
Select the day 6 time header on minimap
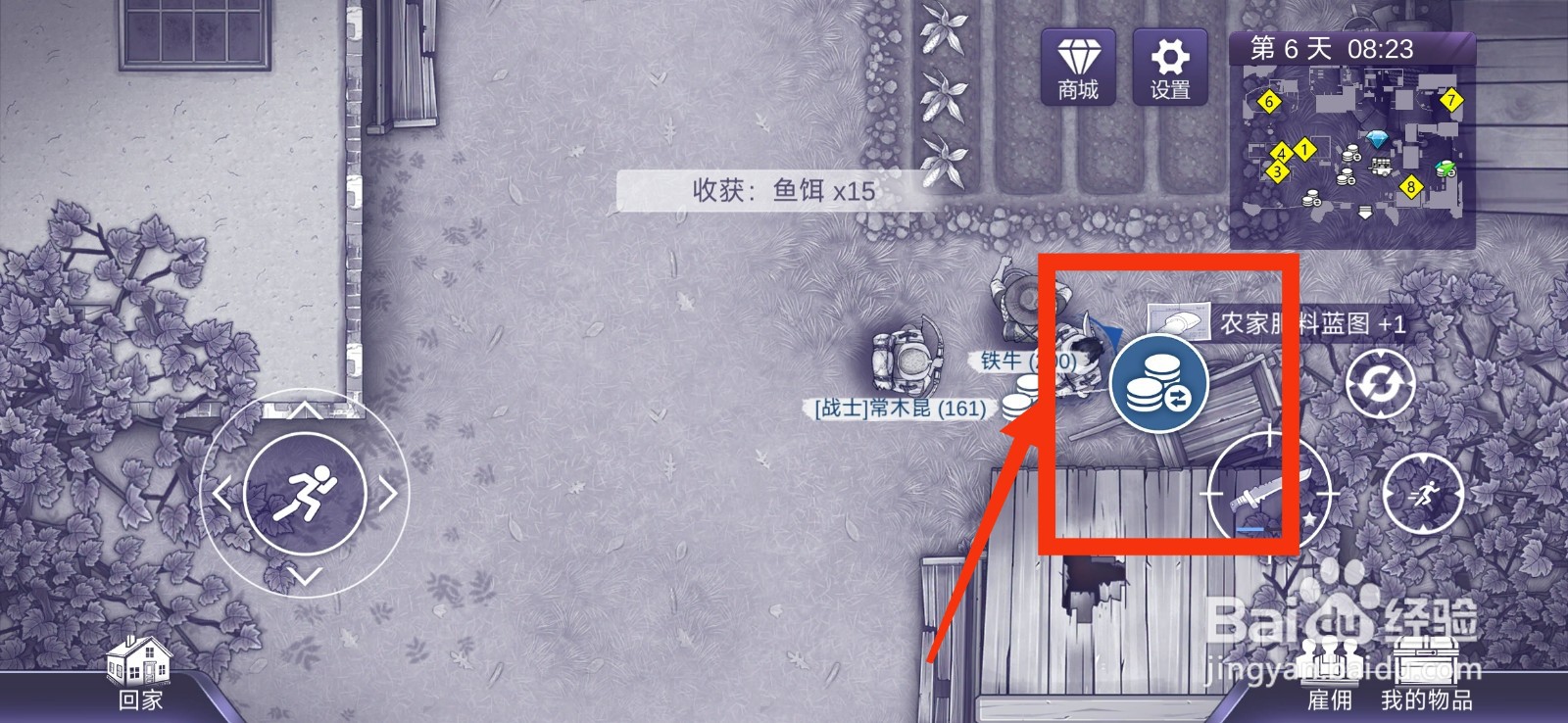(x=1333, y=47)
